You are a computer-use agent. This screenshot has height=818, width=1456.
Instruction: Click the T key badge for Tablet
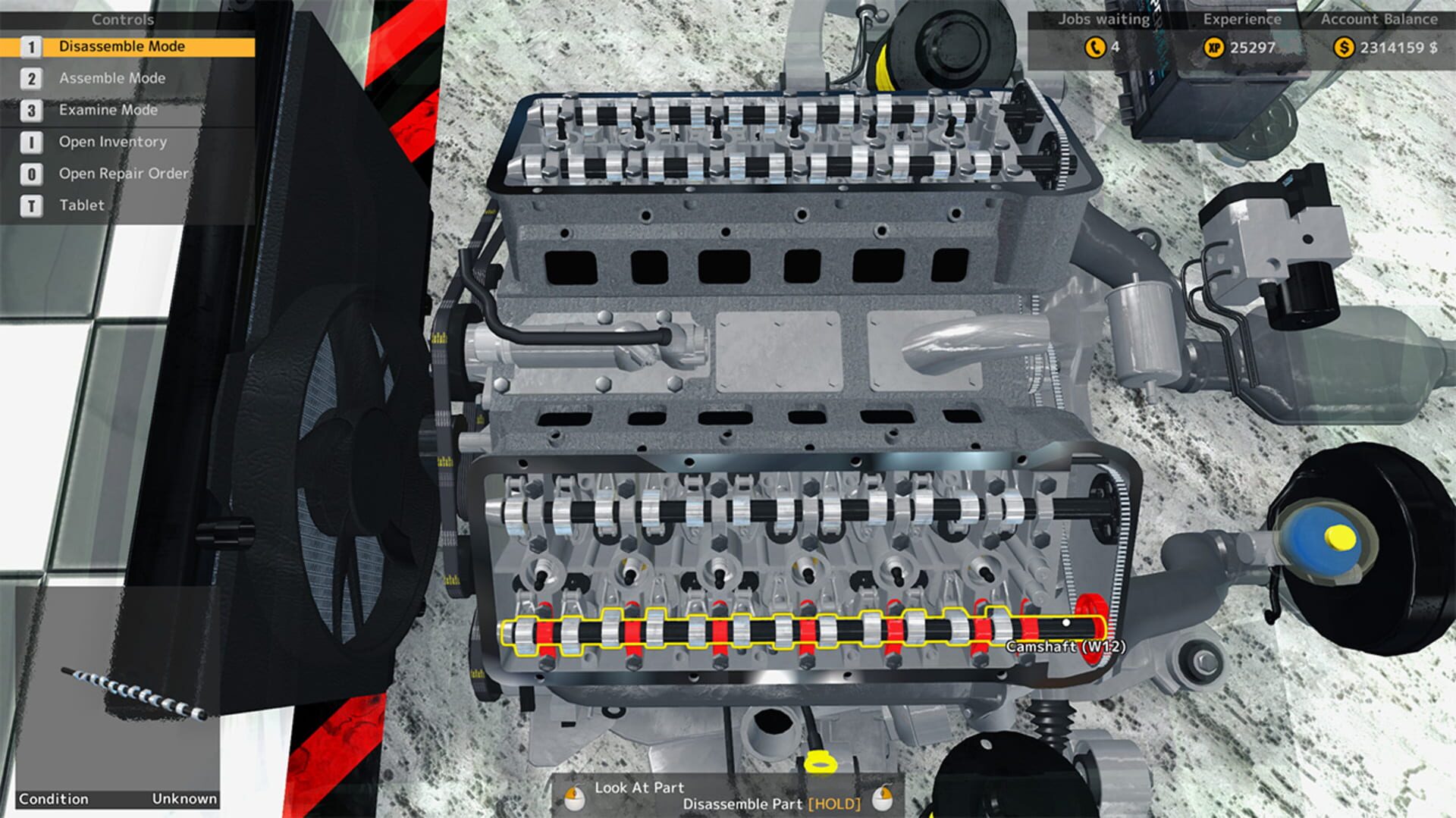point(30,205)
